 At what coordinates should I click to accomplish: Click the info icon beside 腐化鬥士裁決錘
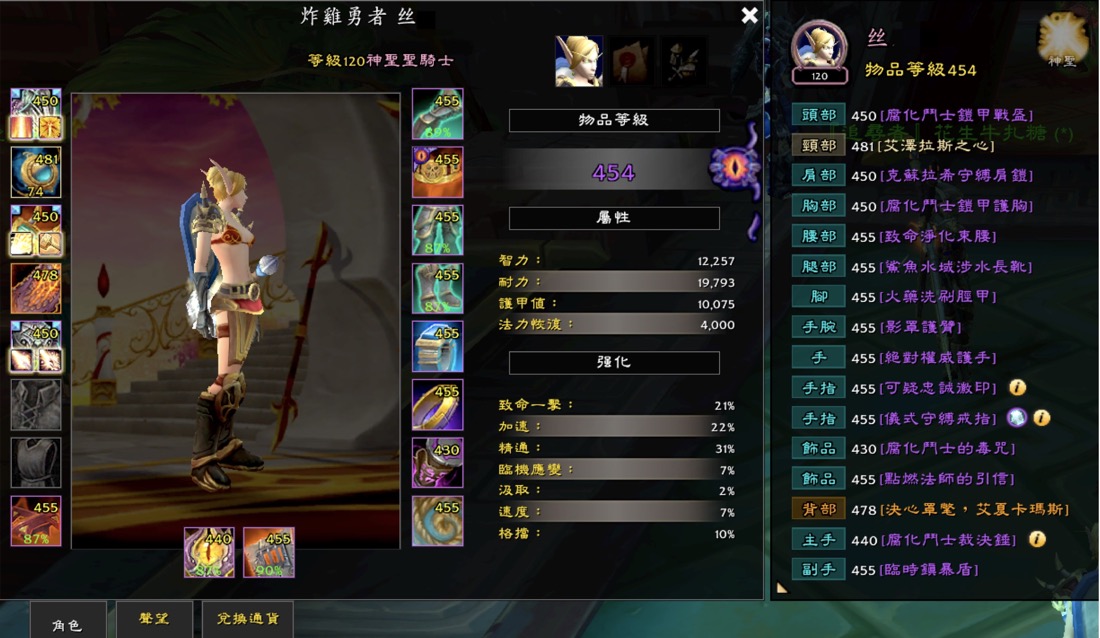[1037, 539]
